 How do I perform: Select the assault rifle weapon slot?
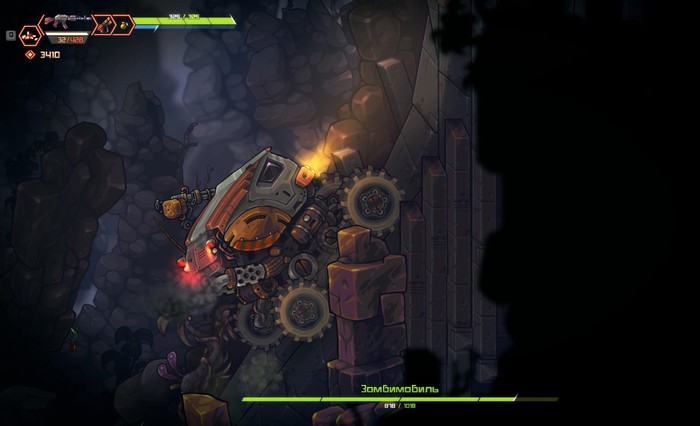[66, 21]
